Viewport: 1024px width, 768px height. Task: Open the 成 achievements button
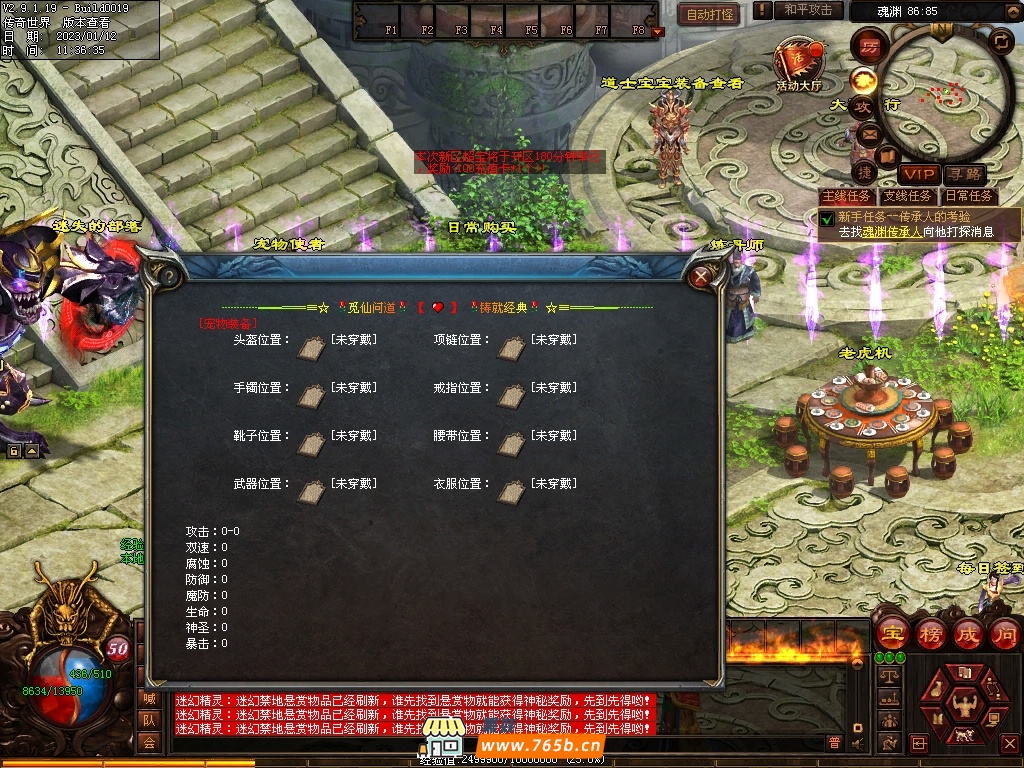point(969,634)
